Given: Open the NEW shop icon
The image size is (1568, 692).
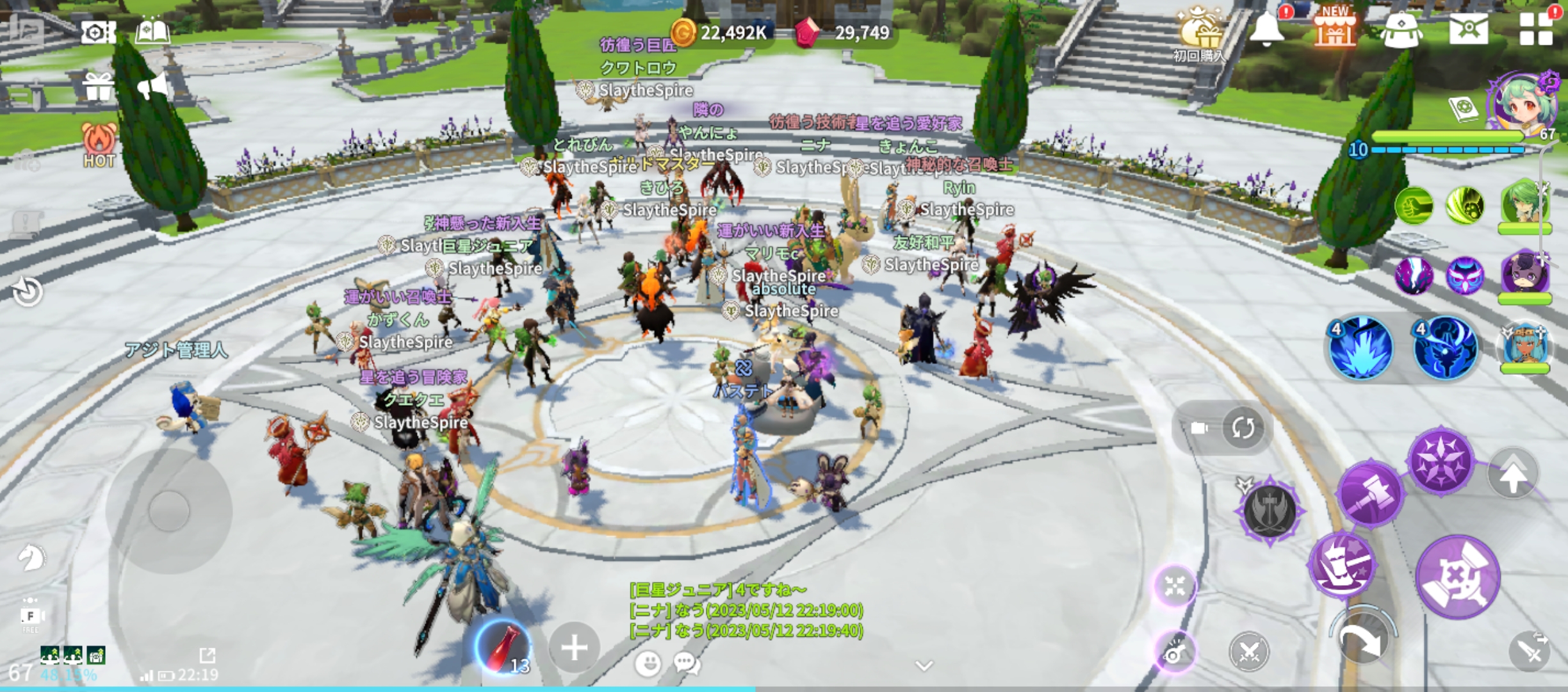Looking at the screenshot, I should pyautogui.click(x=1335, y=29).
